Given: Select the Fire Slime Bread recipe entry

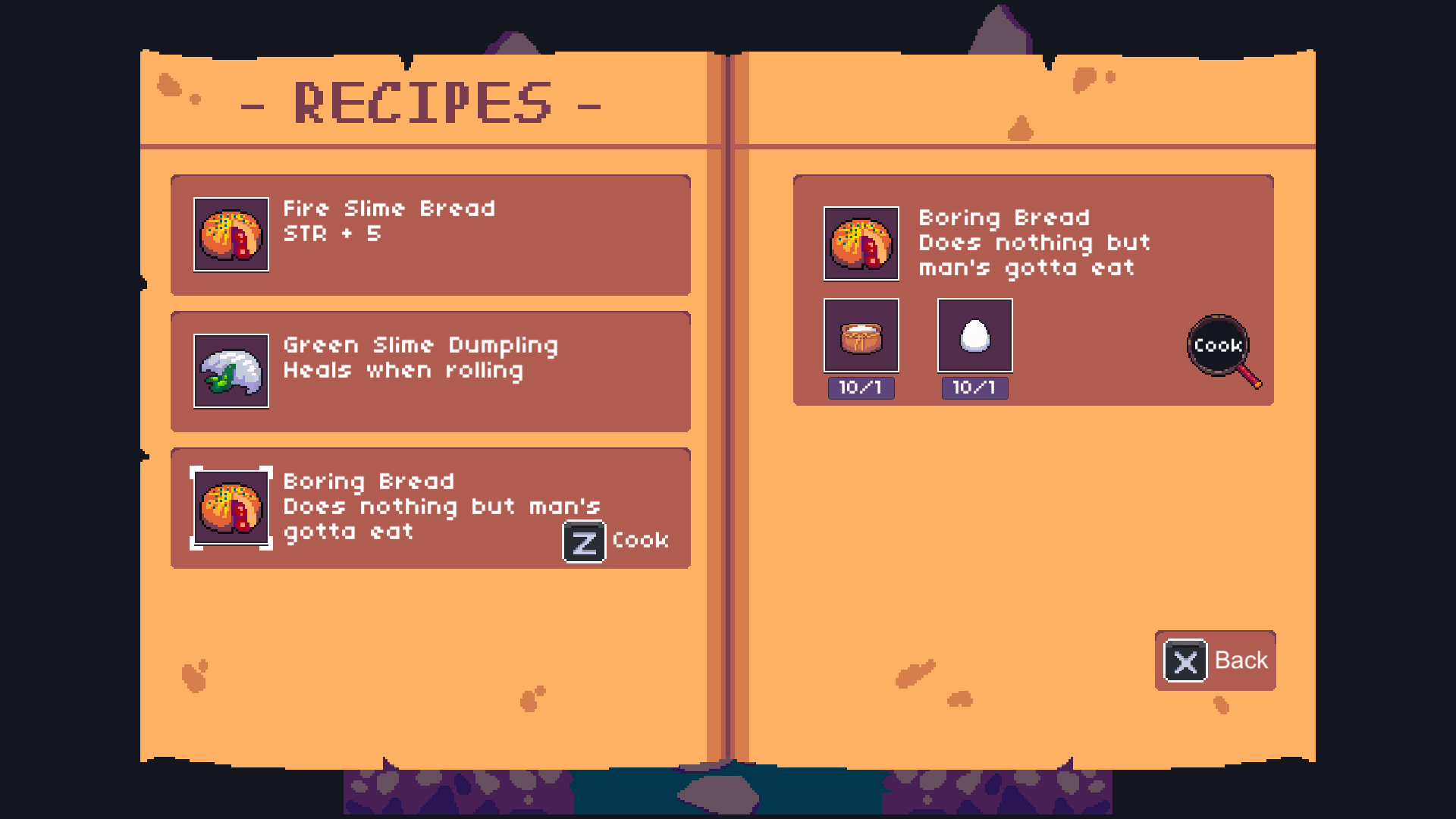Looking at the screenshot, I should 431,235.
